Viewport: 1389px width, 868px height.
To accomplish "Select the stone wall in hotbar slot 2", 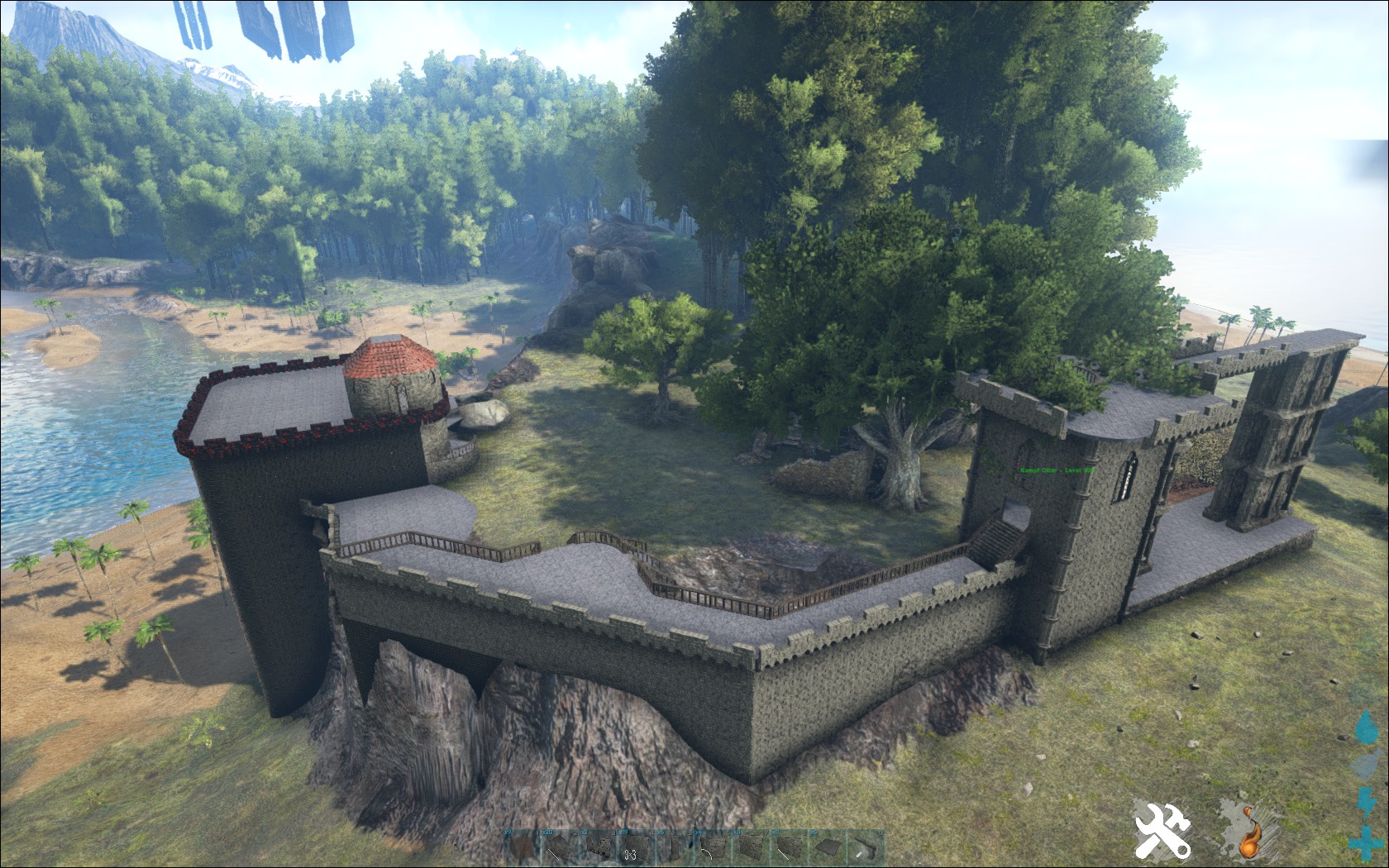I will pyautogui.click(x=560, y=849).
